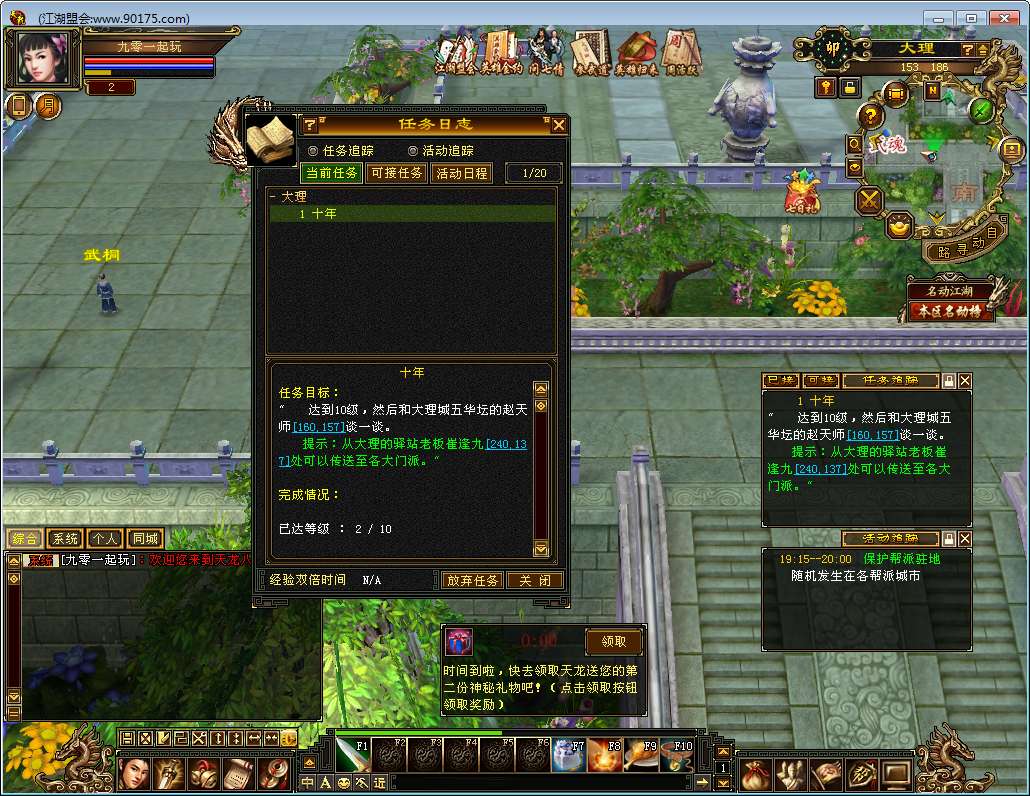Collapse the 大理 quest group
This screenshot has height=796, width=1030.
point(273,197)
